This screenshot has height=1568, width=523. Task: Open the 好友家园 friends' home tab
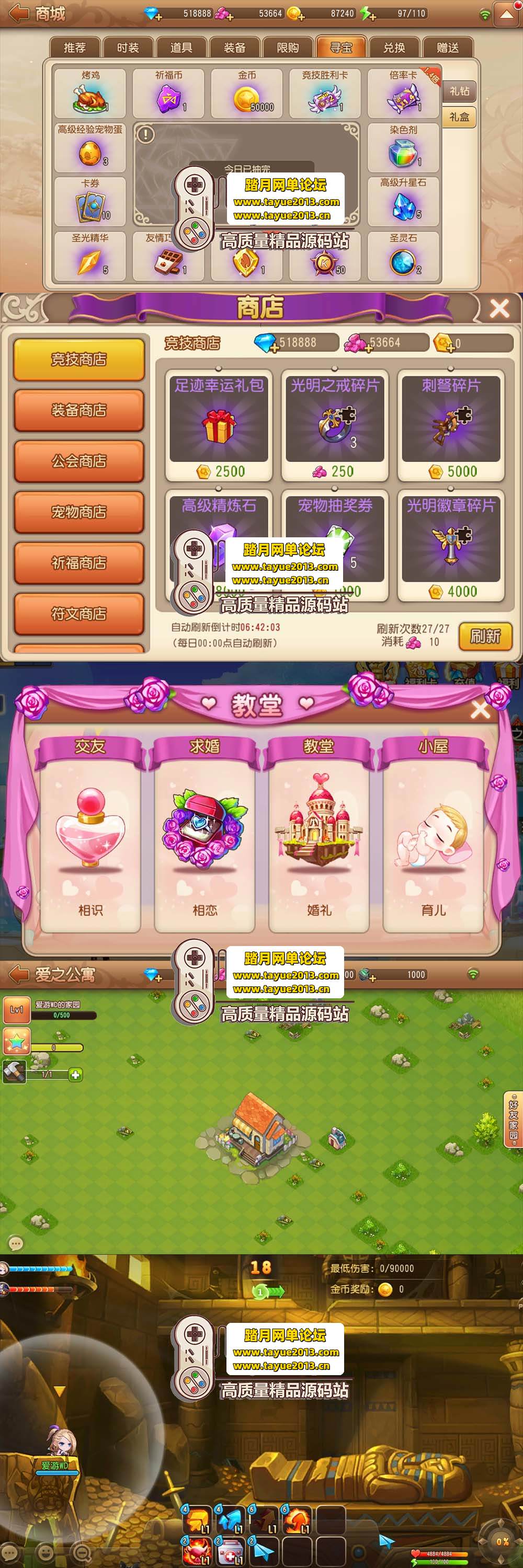[513, 1119]
